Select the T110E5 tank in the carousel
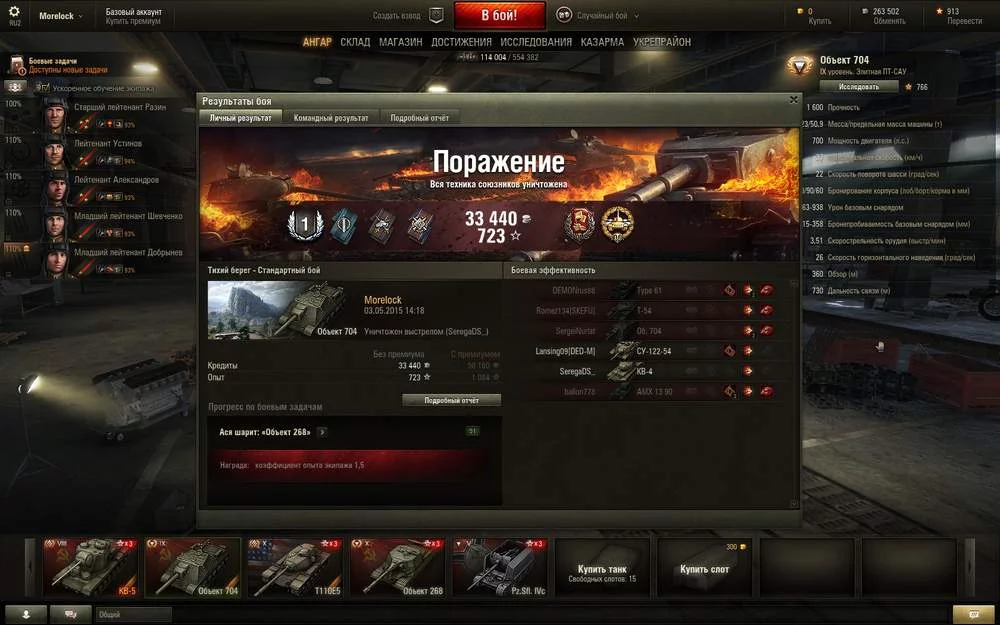This screenshot has height=625, width=1000. pyautogui.click(x=294, y=567)
